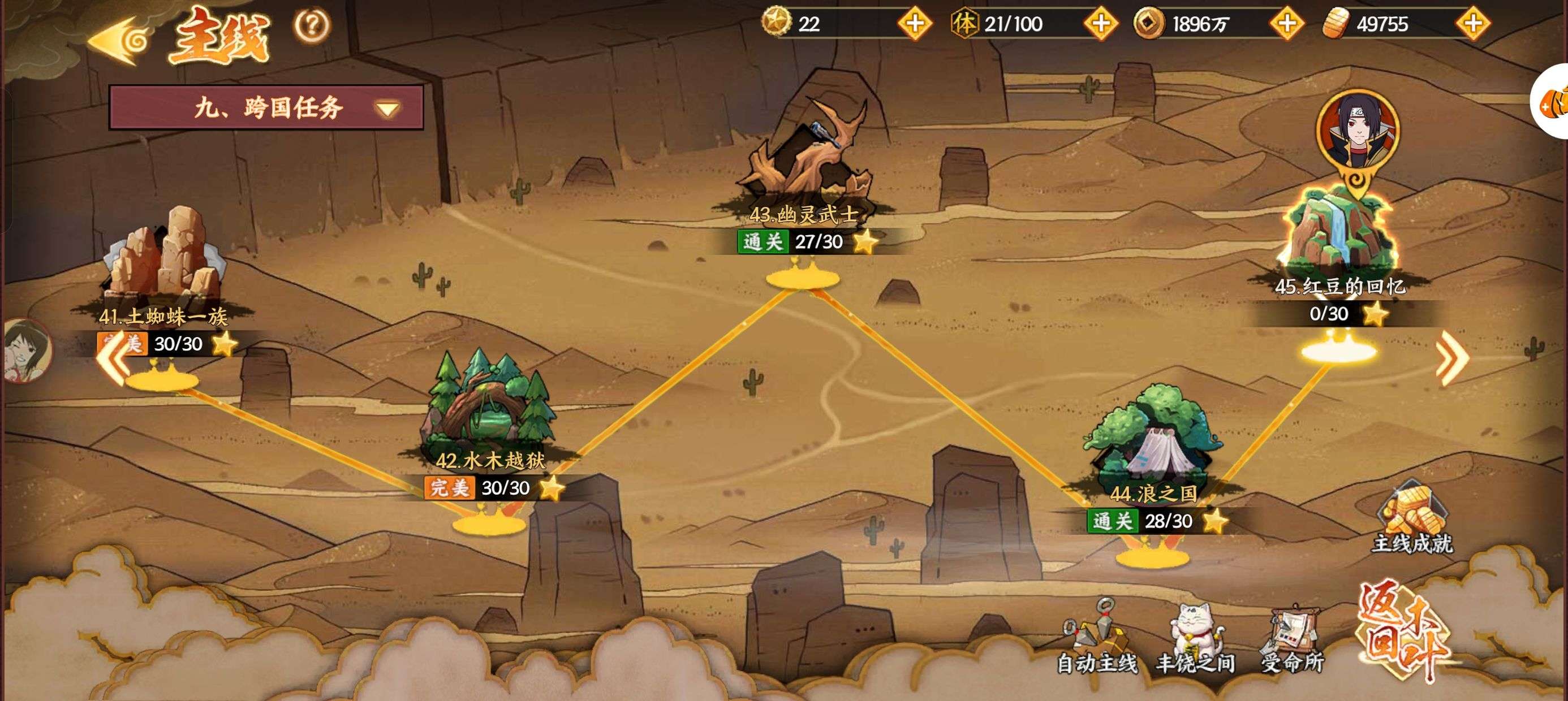This screenshot has height=701, width=1568.
Task: Go to the previous chapter page arrow
Action: 114,359
